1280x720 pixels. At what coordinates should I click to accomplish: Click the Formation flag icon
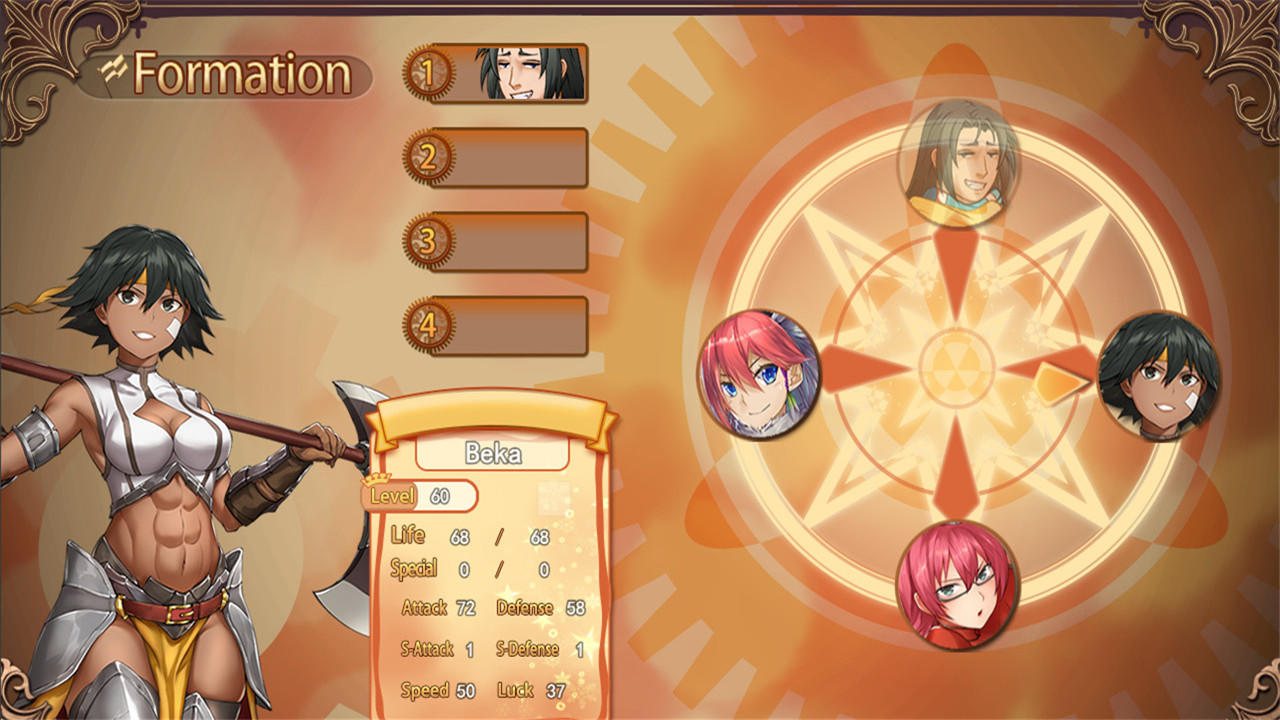point(113,70)
